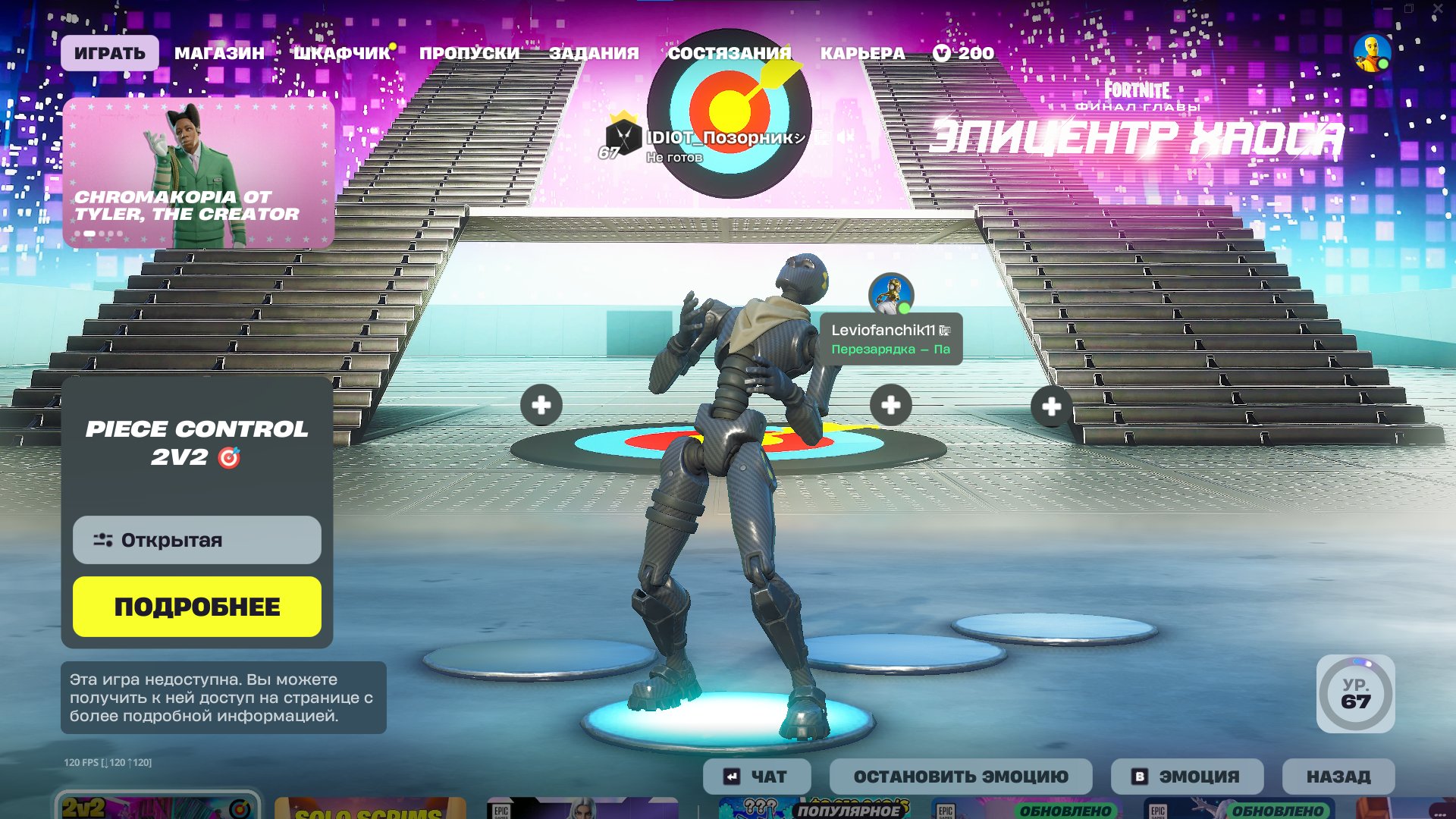Viewport: 1456px width, 819px height.
Task: Toggle ready status by clicking Не готов
Action: click(674, 156)
